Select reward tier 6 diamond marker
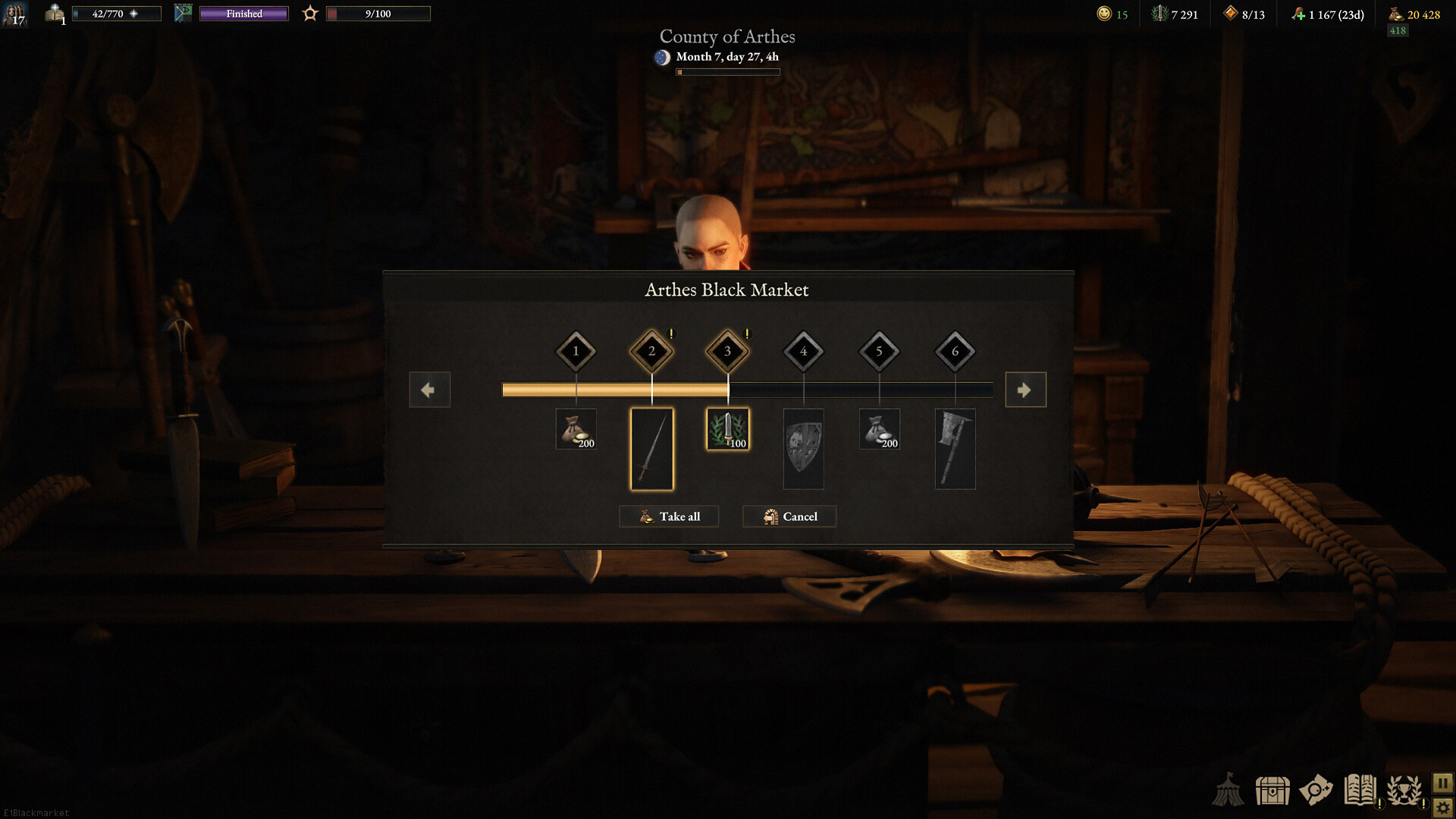Screen dimensions: 1456x819 point(955,351)
